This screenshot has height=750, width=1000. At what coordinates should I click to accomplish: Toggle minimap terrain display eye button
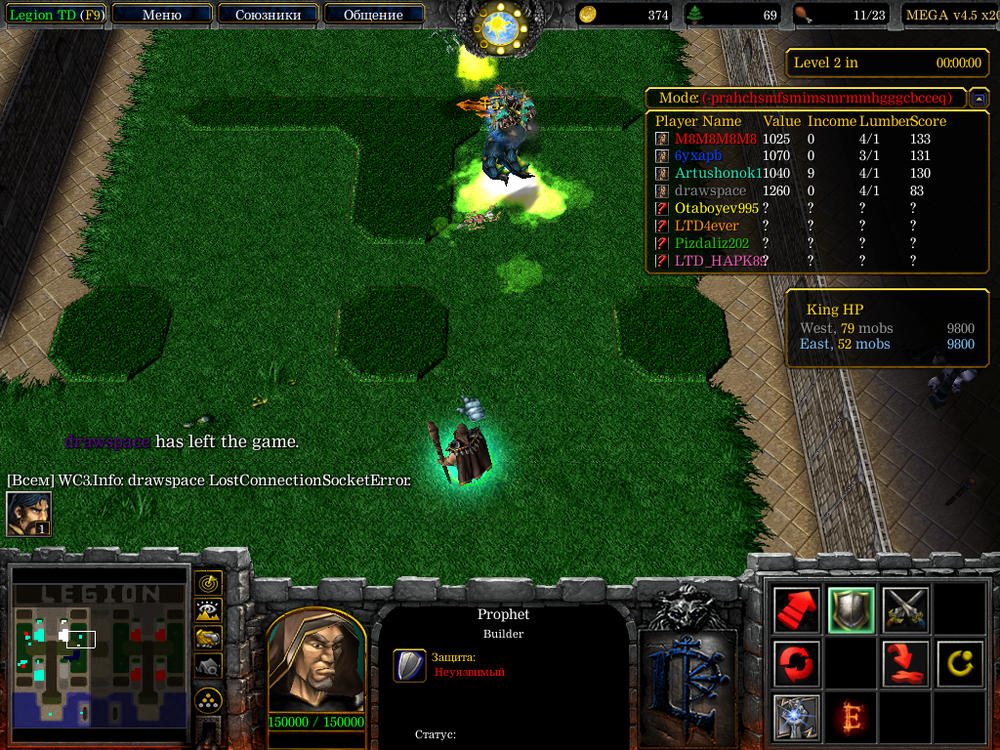point(208,609)
